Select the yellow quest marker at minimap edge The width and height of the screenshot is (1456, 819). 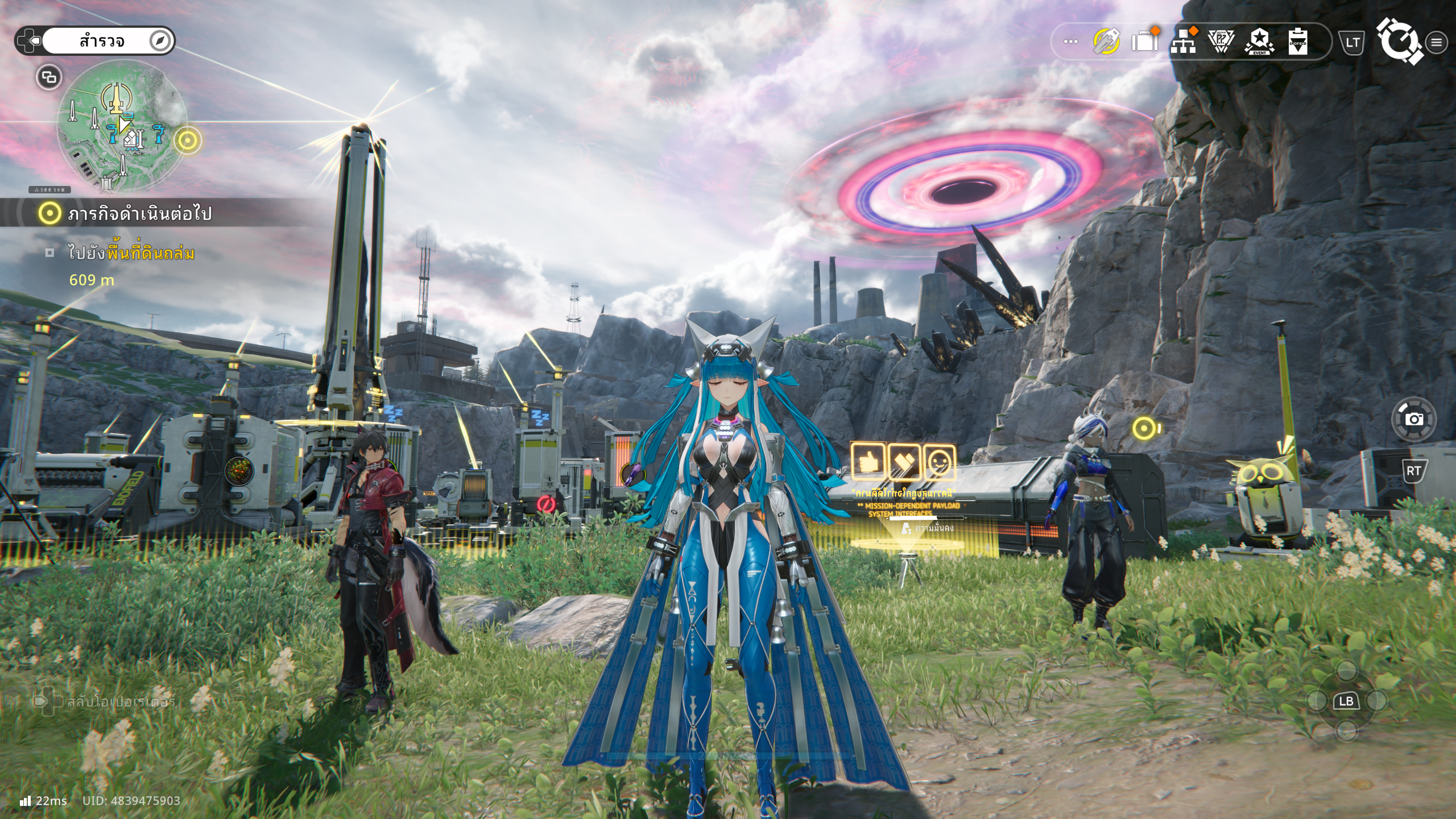click(x=188, y=140)
